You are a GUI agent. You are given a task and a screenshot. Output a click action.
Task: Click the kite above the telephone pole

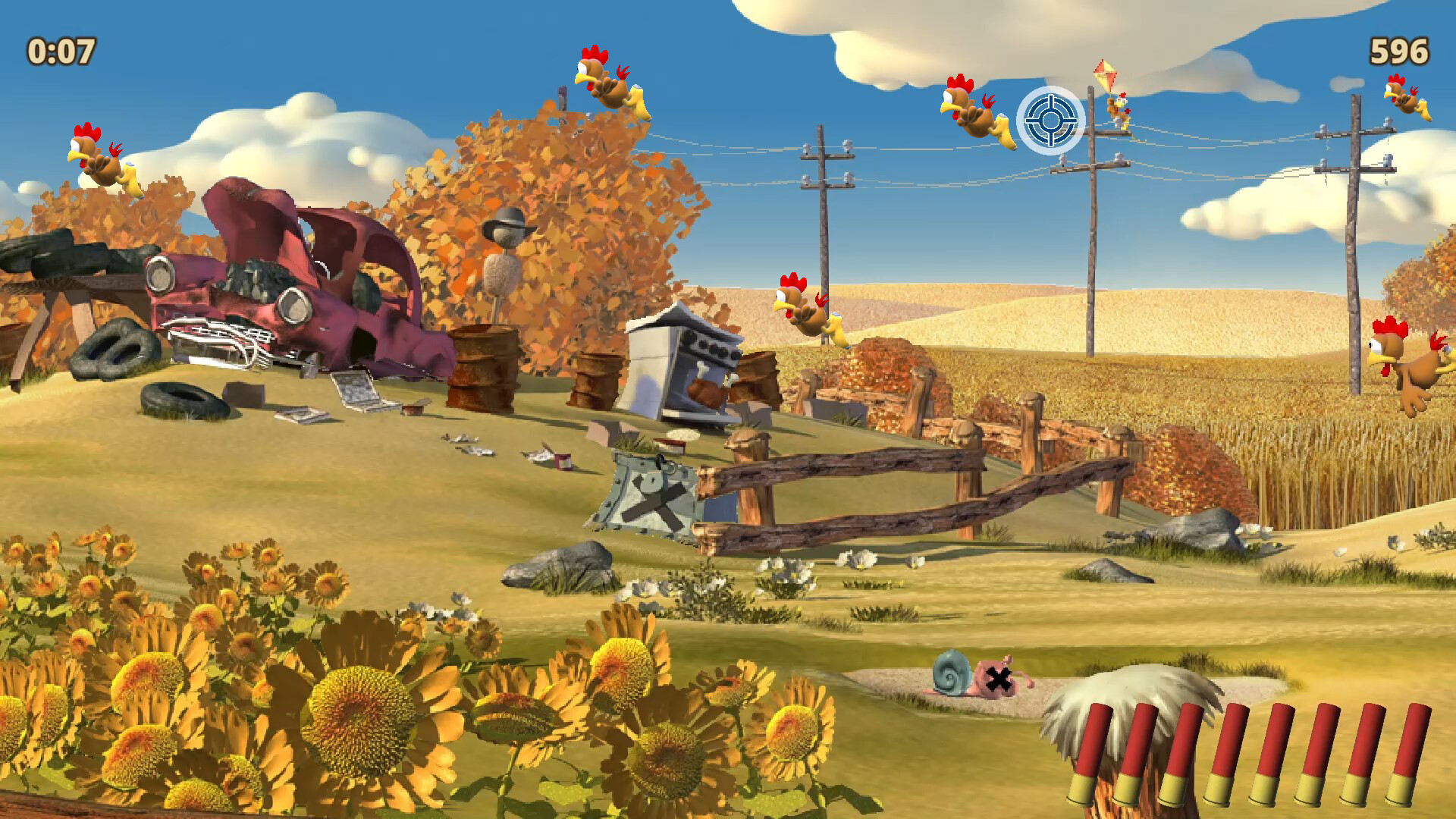(x=1104, y=72)
